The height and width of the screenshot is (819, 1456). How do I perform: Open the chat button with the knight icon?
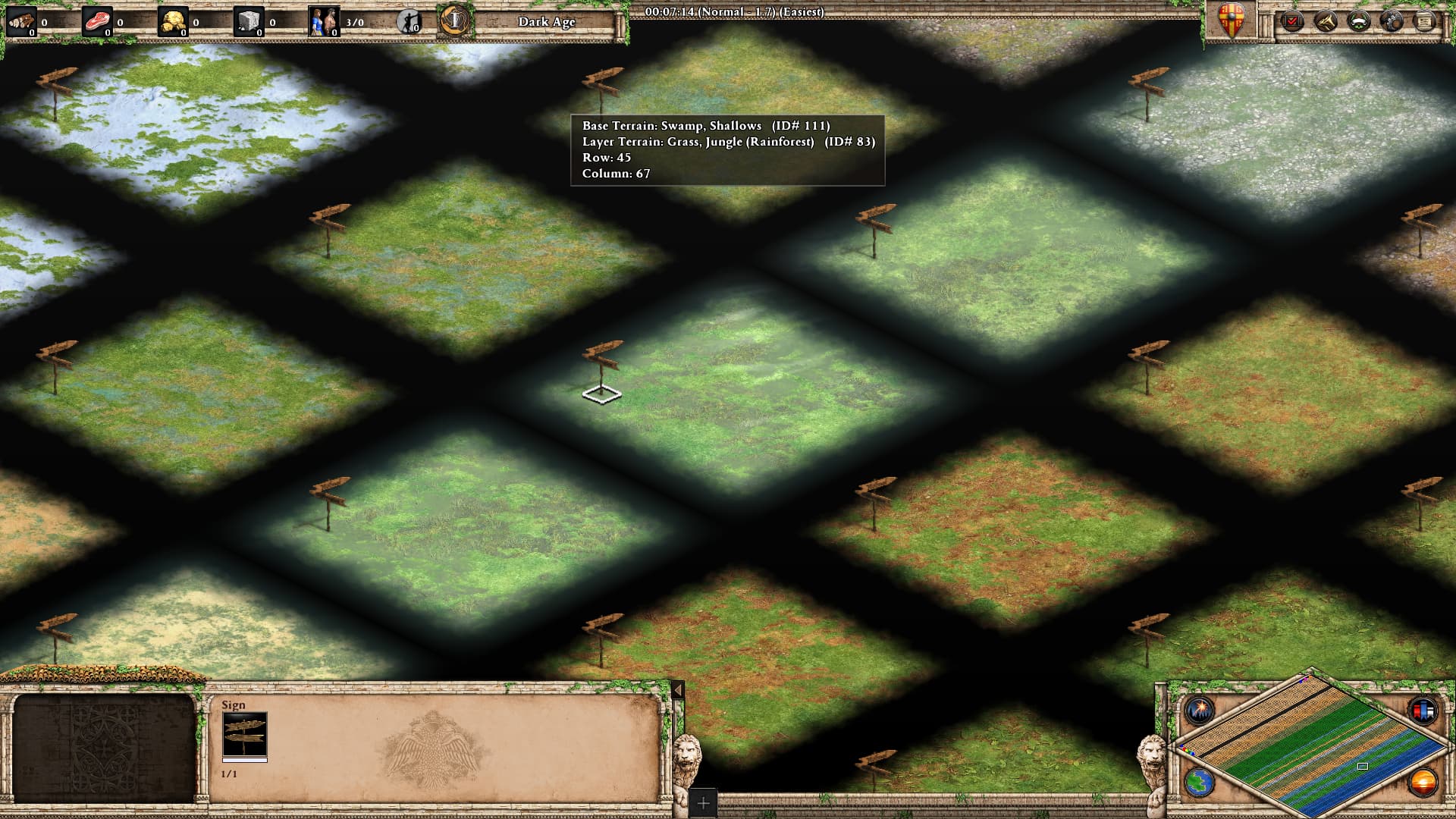coord(1392,20)
